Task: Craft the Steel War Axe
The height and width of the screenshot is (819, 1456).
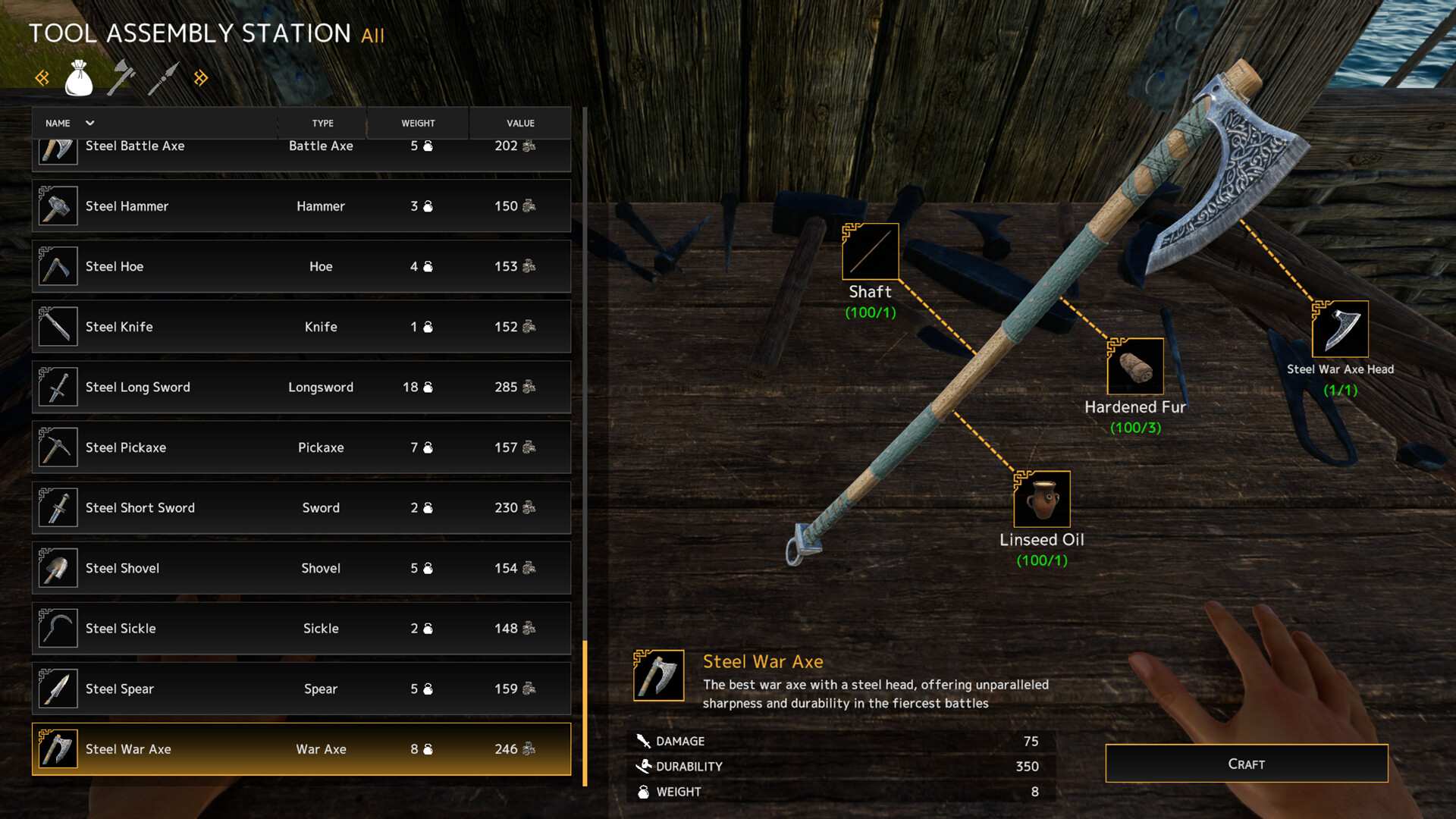Action: tap(1246, 764)
